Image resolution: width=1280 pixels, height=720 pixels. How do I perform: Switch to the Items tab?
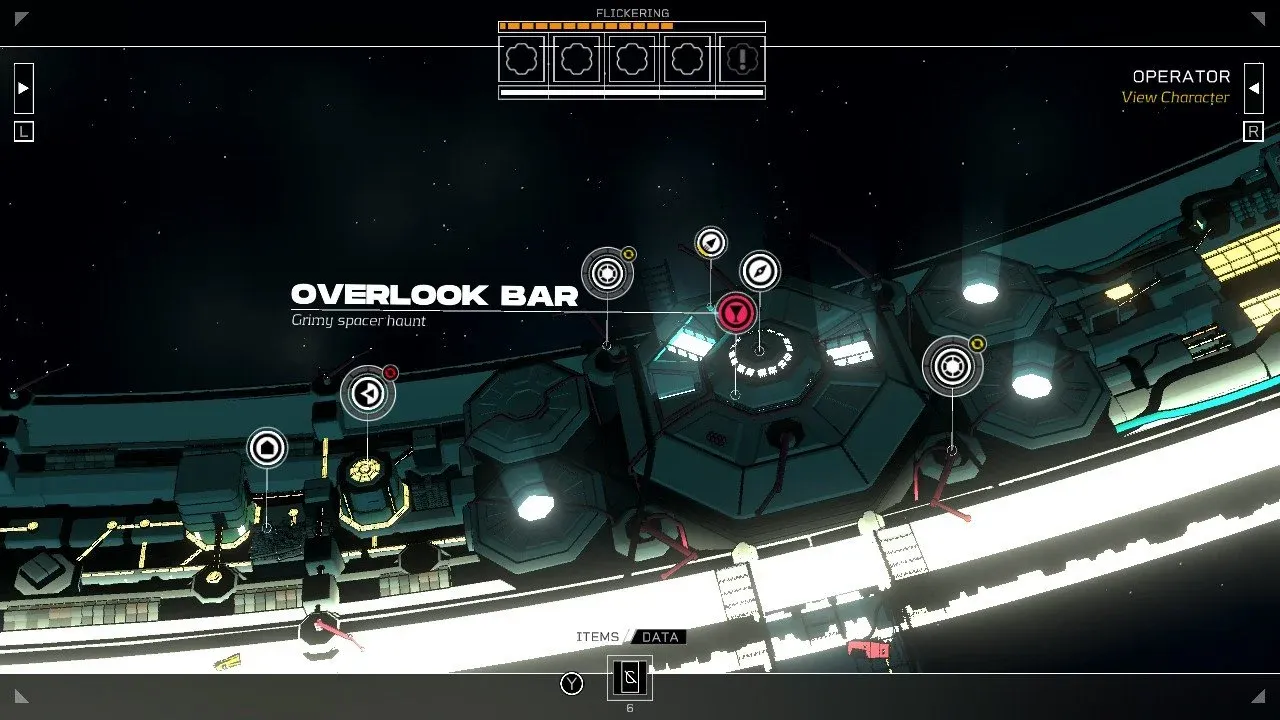(x=598, y=637)
